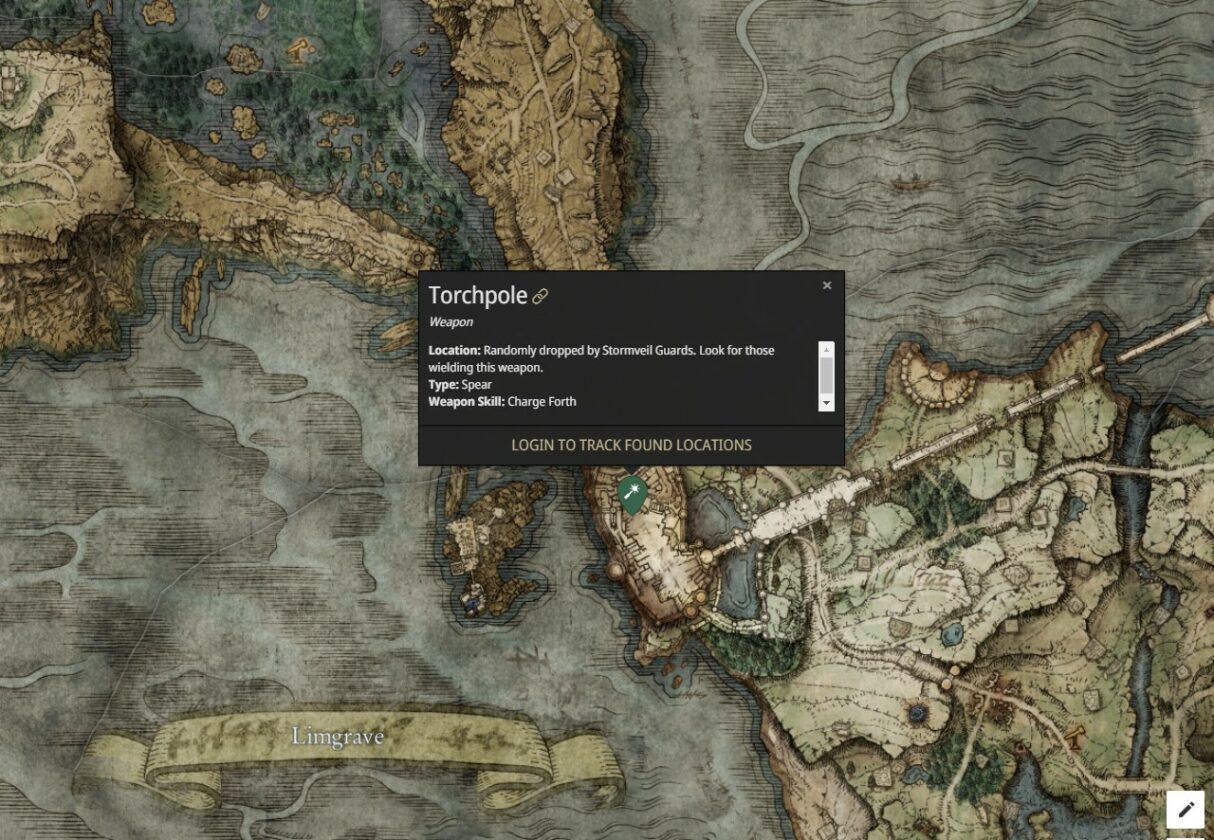
Task: Close the Torchpole popup
Action: (x=827, y=286)
